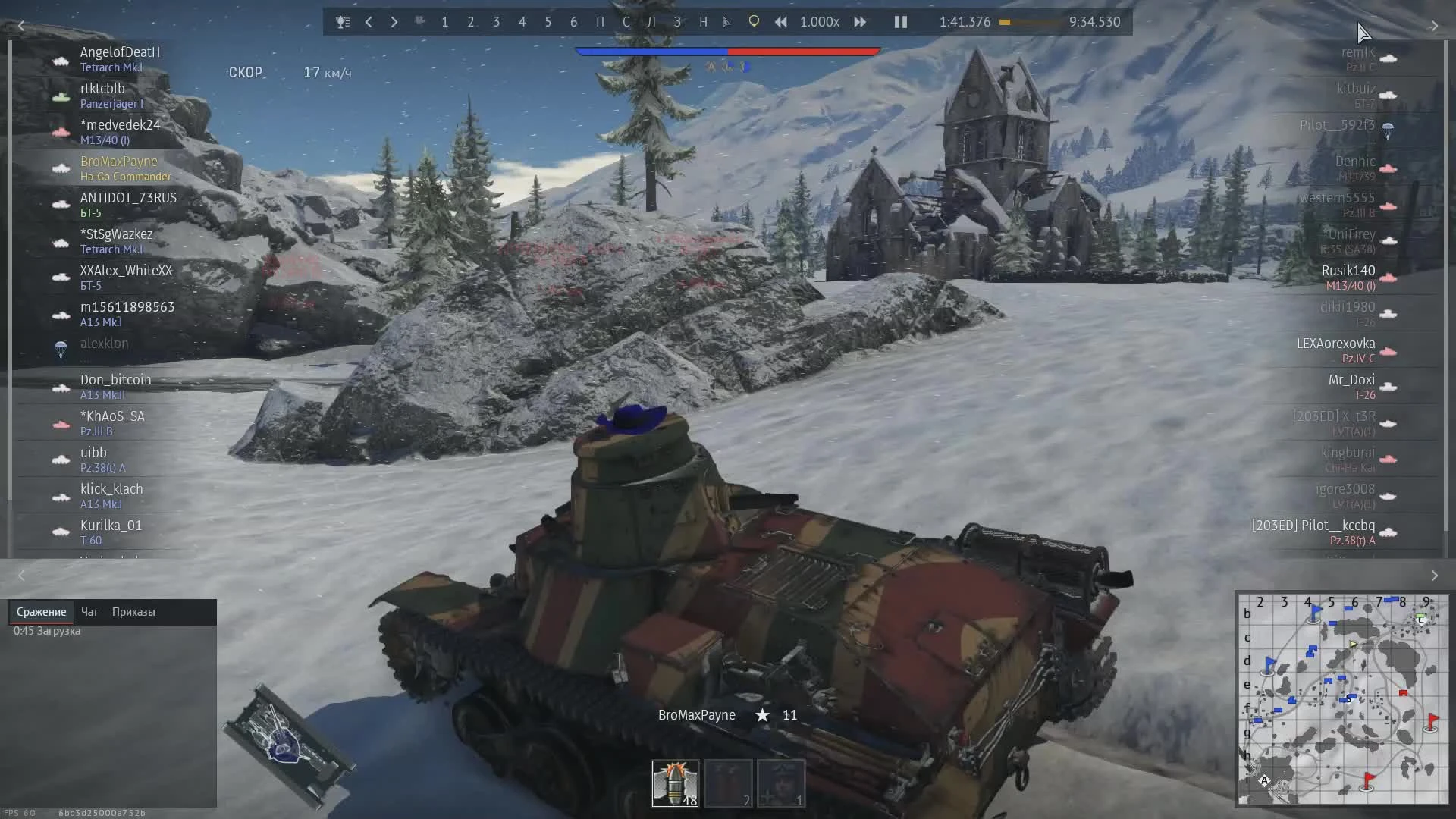Pause the replay with the pause button

click(900, 22)
